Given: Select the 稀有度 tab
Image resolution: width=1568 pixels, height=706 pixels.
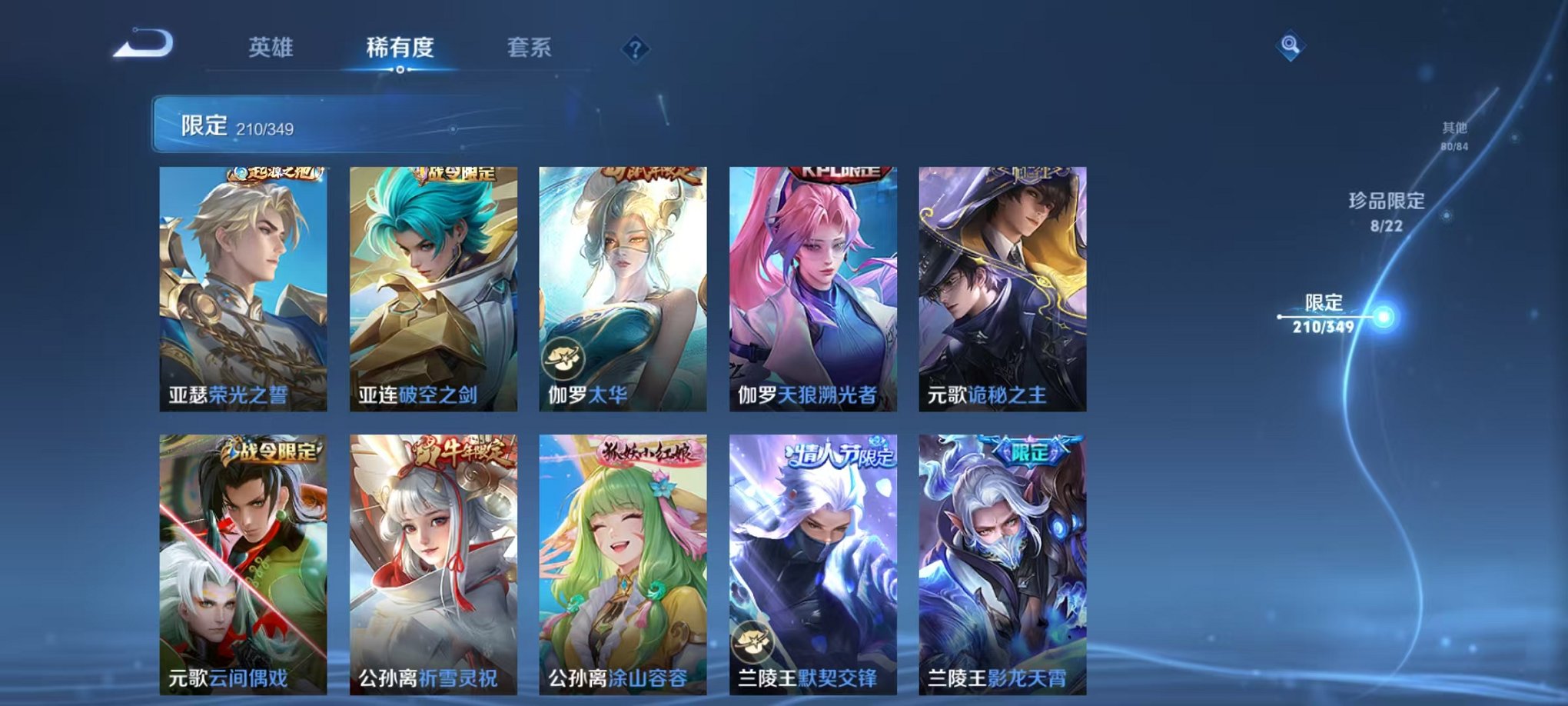Looking at the screenshot, I should point(400,48).
